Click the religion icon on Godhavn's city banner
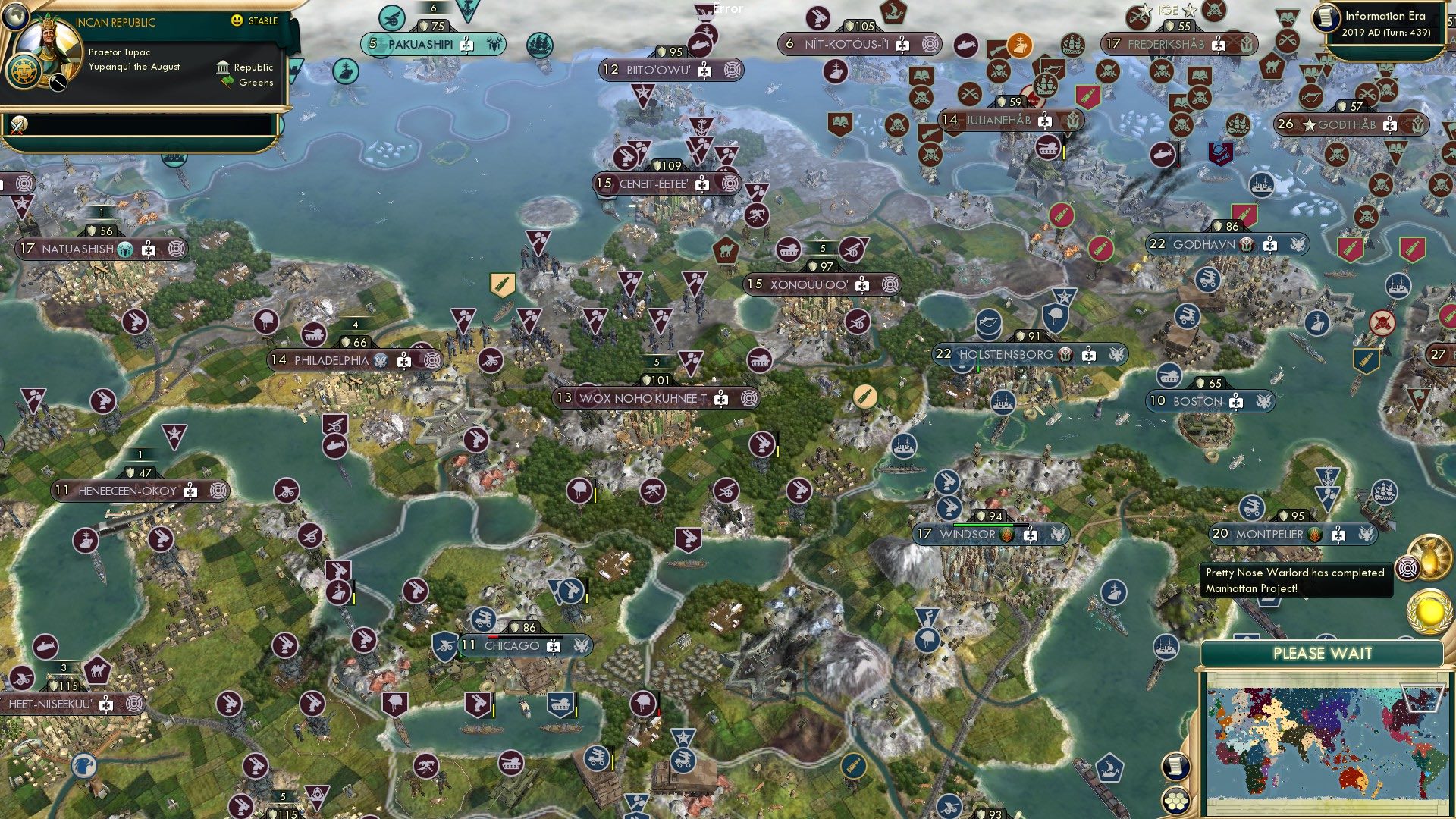This screenshot has width=1456, height=819. pyautogui.click(x=1246, y=245)
